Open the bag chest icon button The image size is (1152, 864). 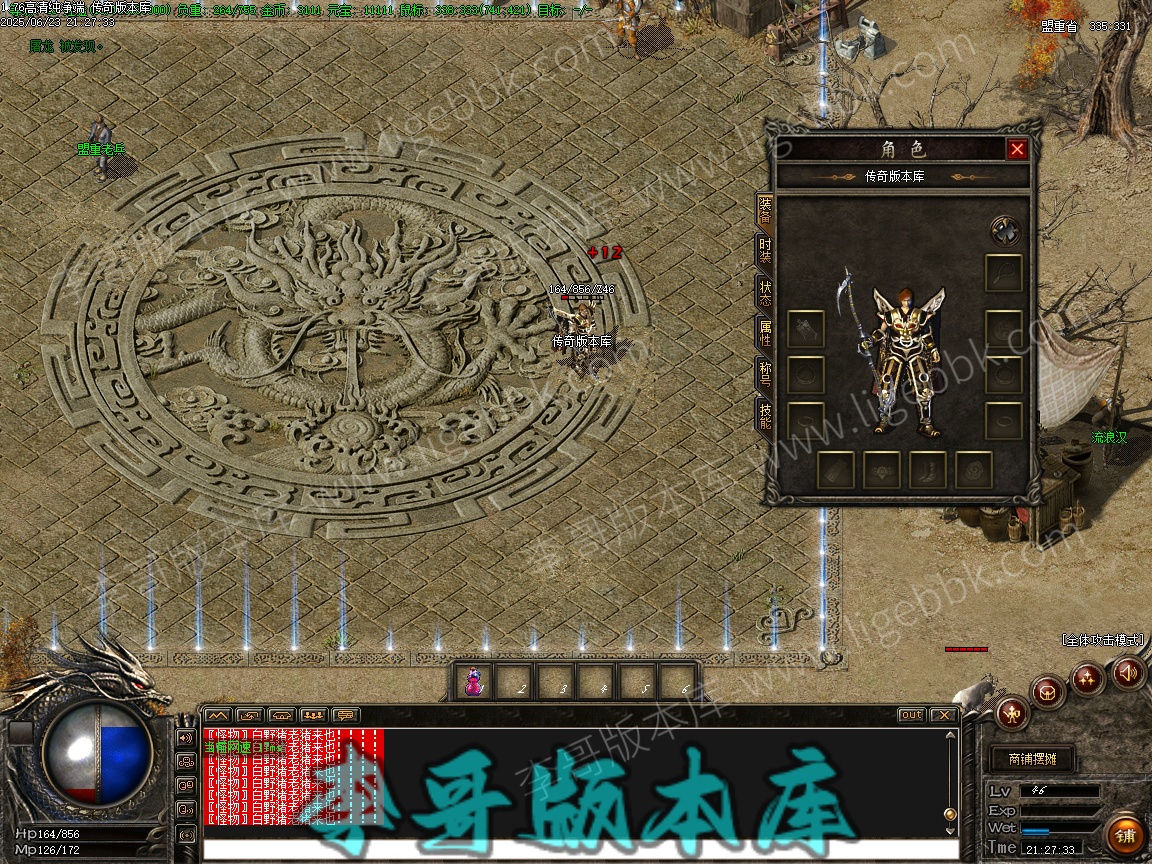[x=1049, y=691]
